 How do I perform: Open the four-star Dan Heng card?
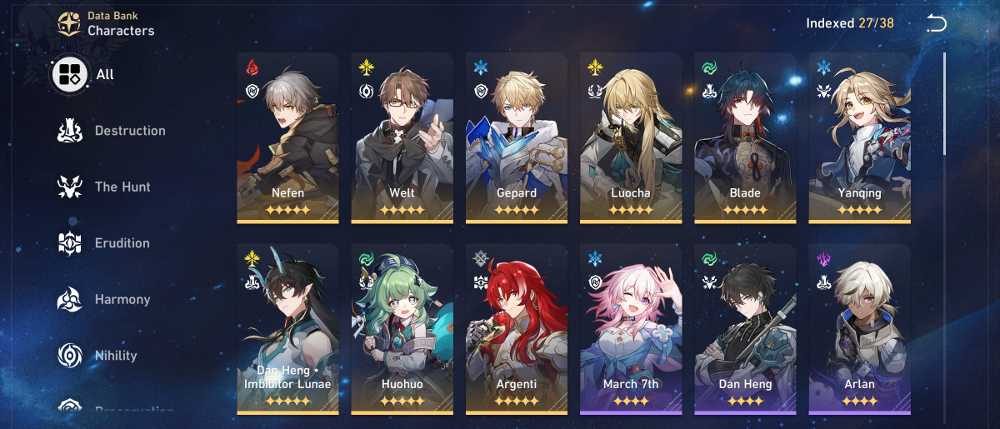pos(745,329)
